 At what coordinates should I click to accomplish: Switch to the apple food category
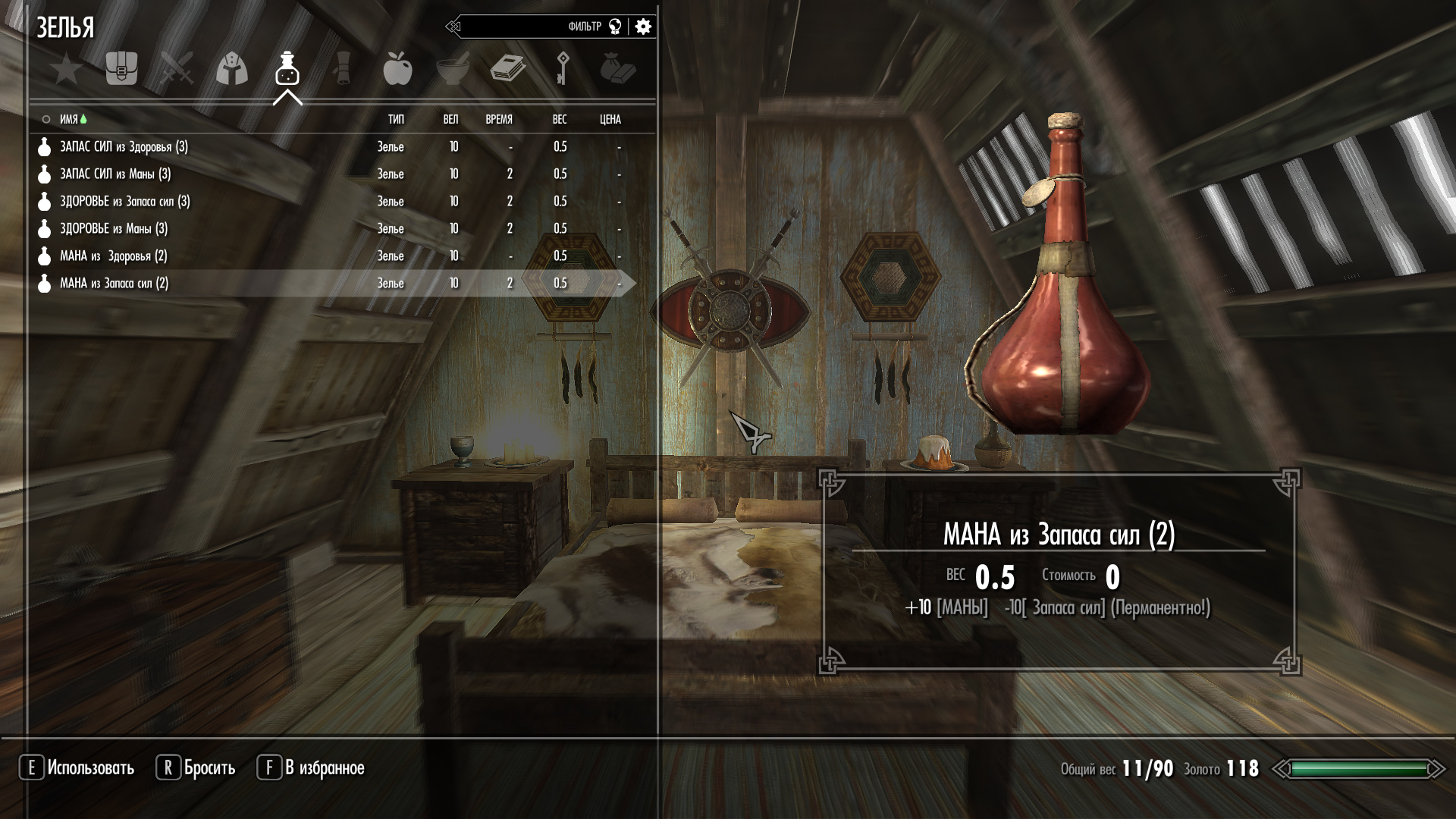click(x=397, y=69)
